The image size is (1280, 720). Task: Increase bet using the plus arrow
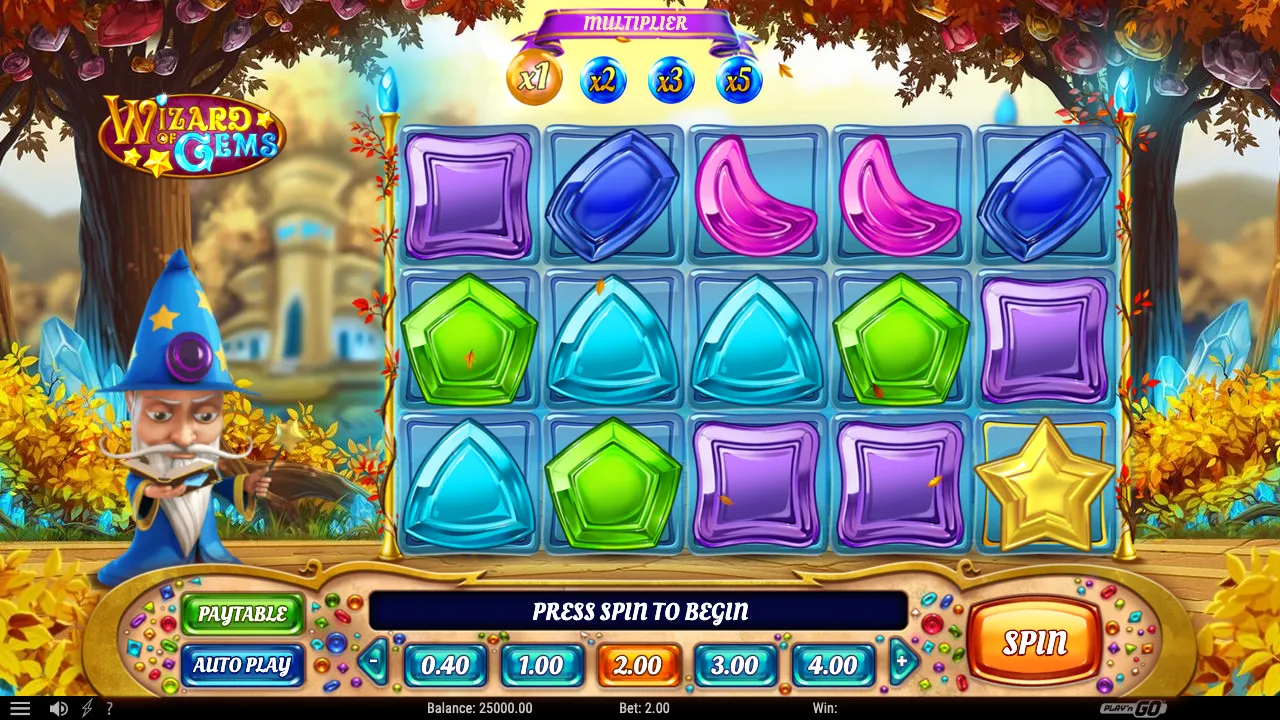901,661
